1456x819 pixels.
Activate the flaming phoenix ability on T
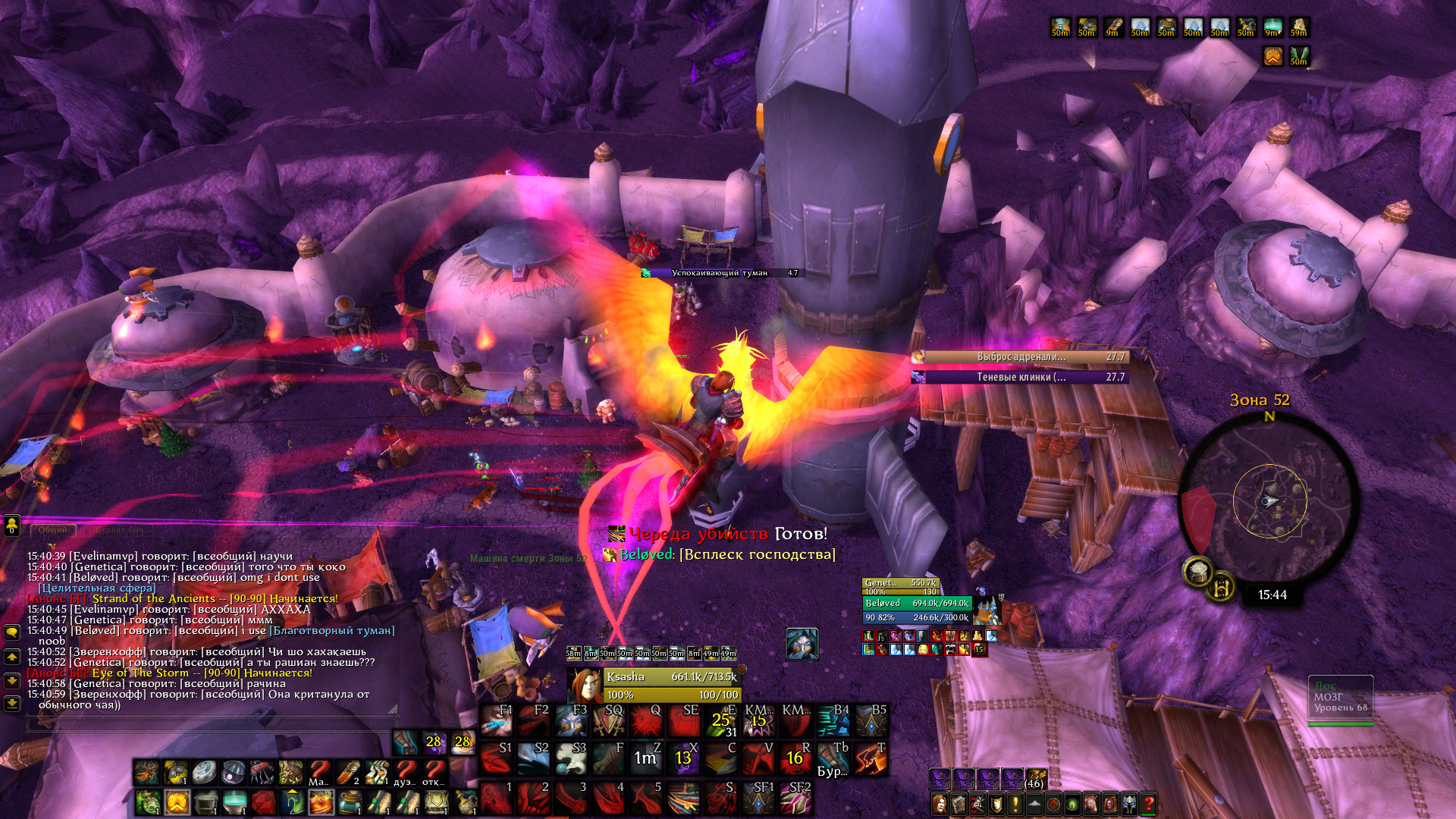[x=871, y=758]
